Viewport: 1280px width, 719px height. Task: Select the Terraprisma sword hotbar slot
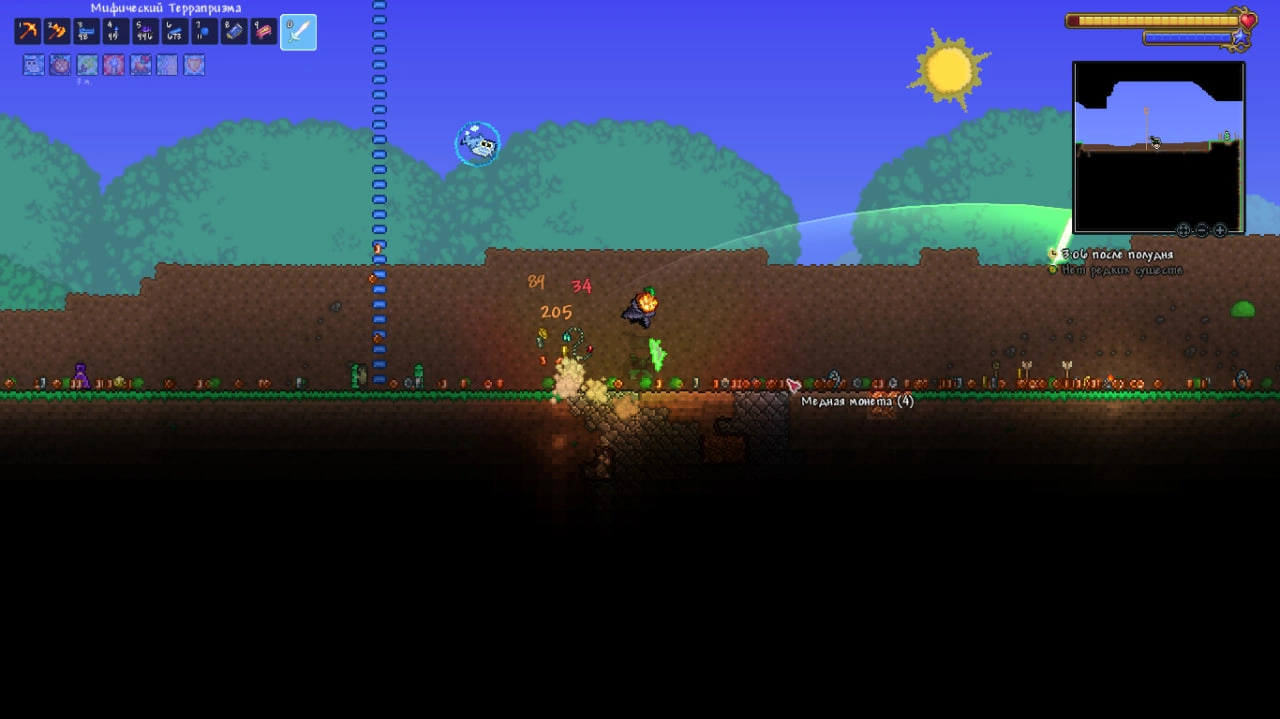298,32
